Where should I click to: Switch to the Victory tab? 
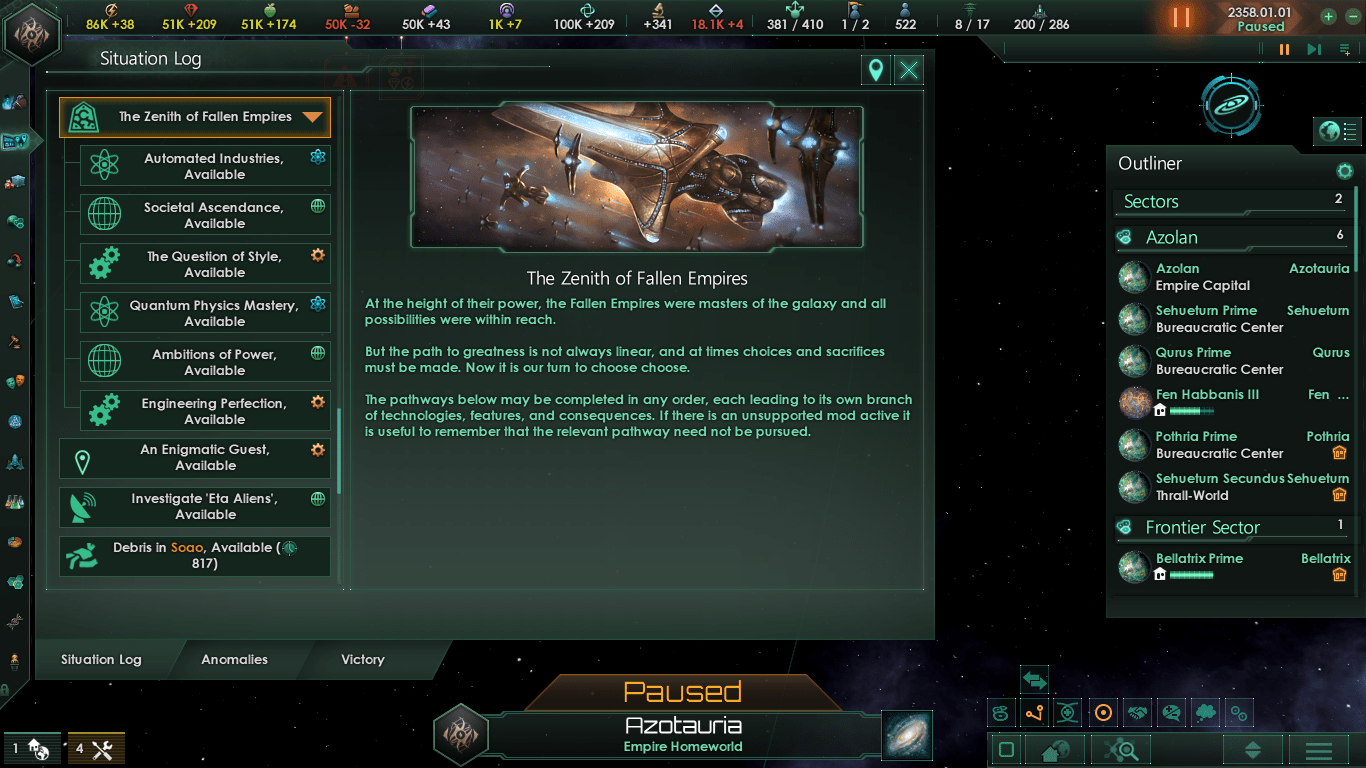[362, 660]
